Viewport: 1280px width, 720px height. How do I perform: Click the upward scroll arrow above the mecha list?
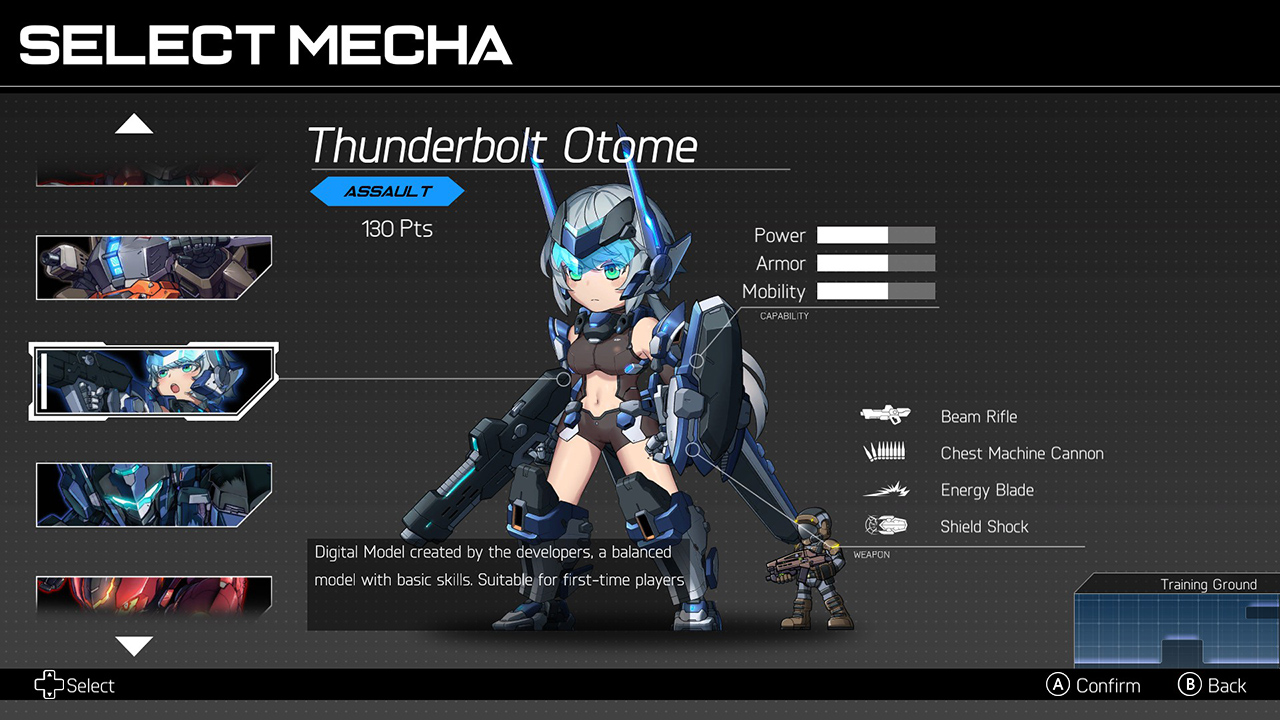134,123
